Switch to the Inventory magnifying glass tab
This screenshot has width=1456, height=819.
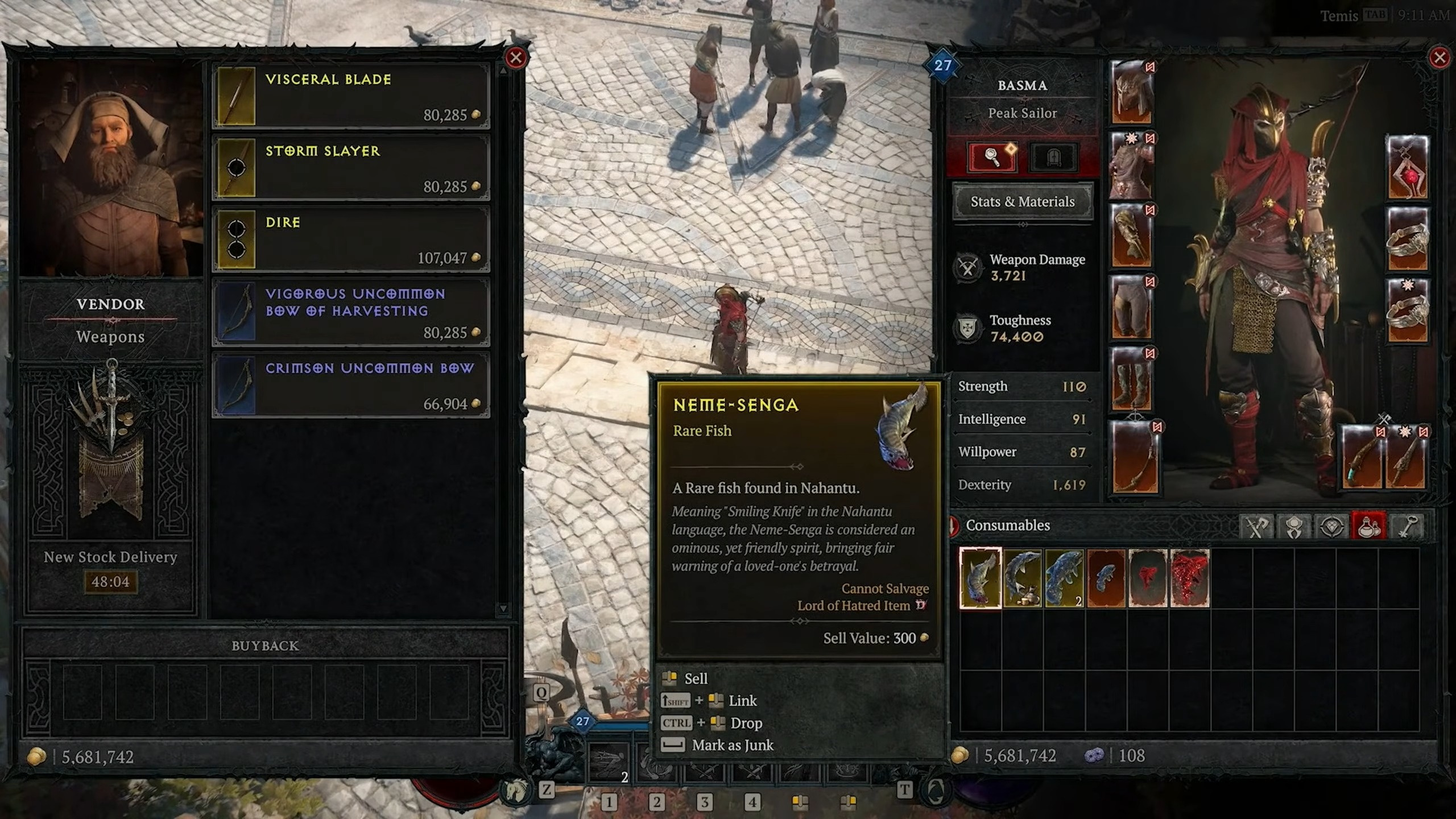point(992,158)
